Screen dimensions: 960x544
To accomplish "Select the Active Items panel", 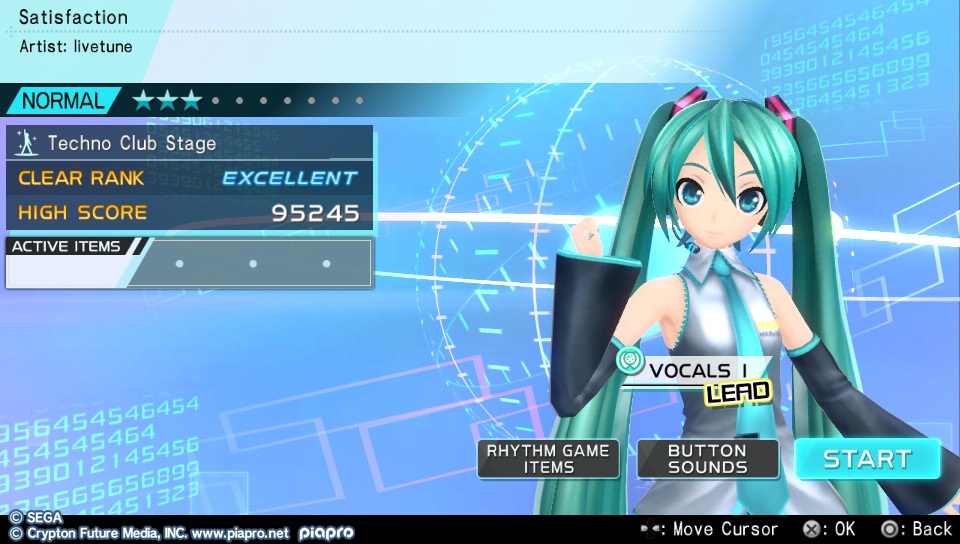I will pos(190,263).
